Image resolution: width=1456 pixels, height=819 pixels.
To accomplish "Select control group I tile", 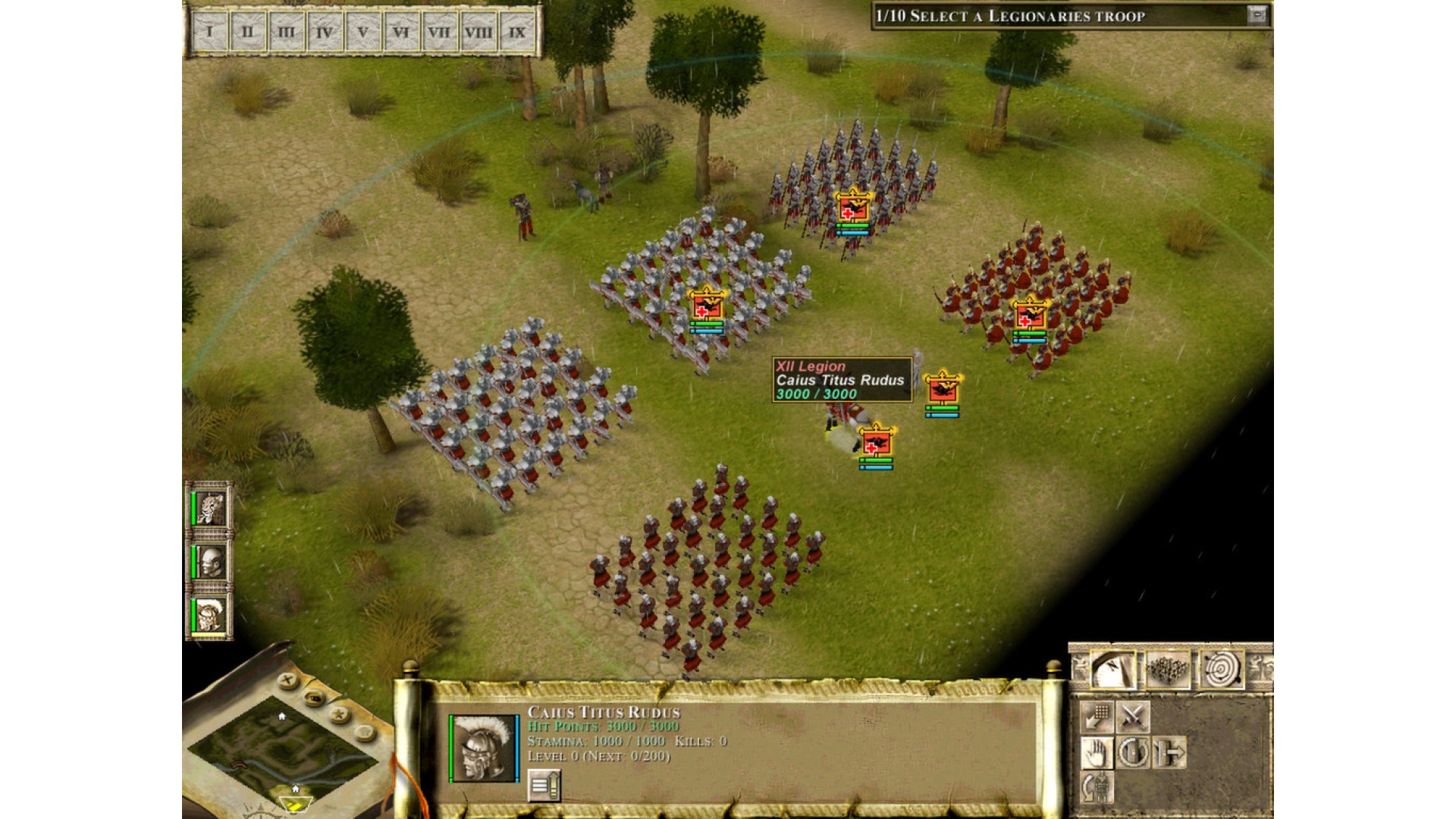I will coord(209,33).
